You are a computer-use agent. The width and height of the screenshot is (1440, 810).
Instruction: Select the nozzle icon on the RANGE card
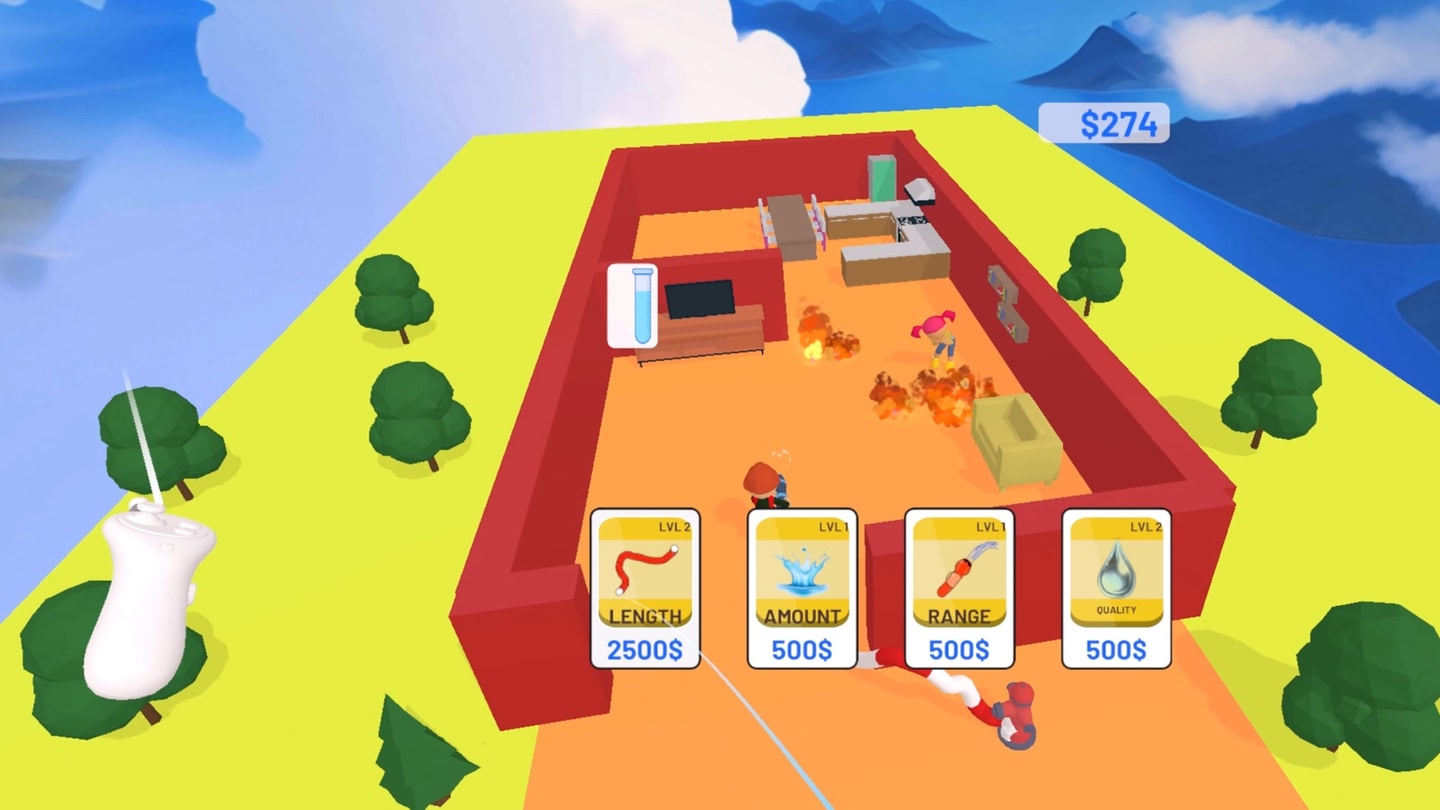click(957, 570)
